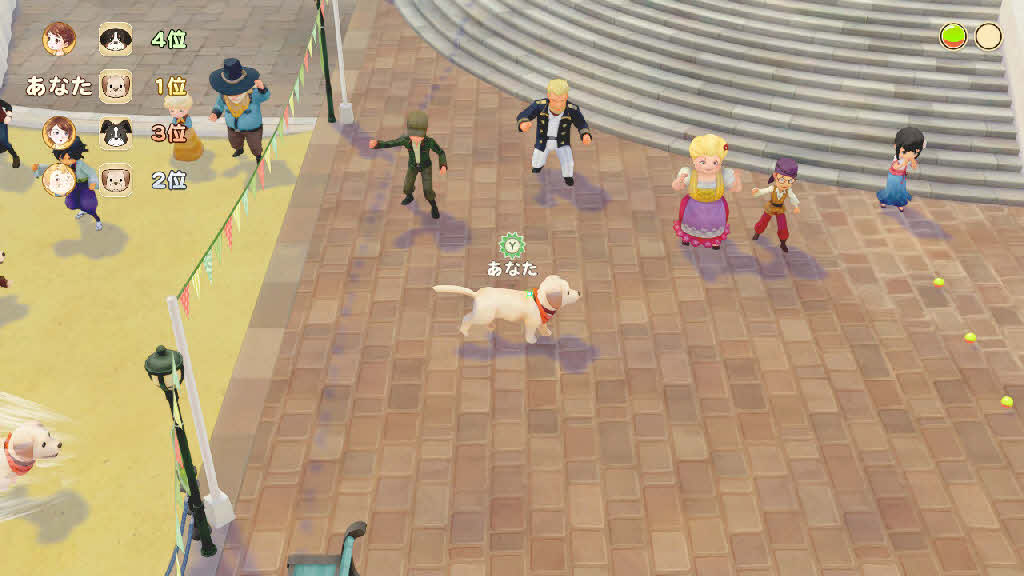Select the blonde rival's portrait ranked 2nd
This screenshot has height=576, width=1024.
[x=59, y=179]
